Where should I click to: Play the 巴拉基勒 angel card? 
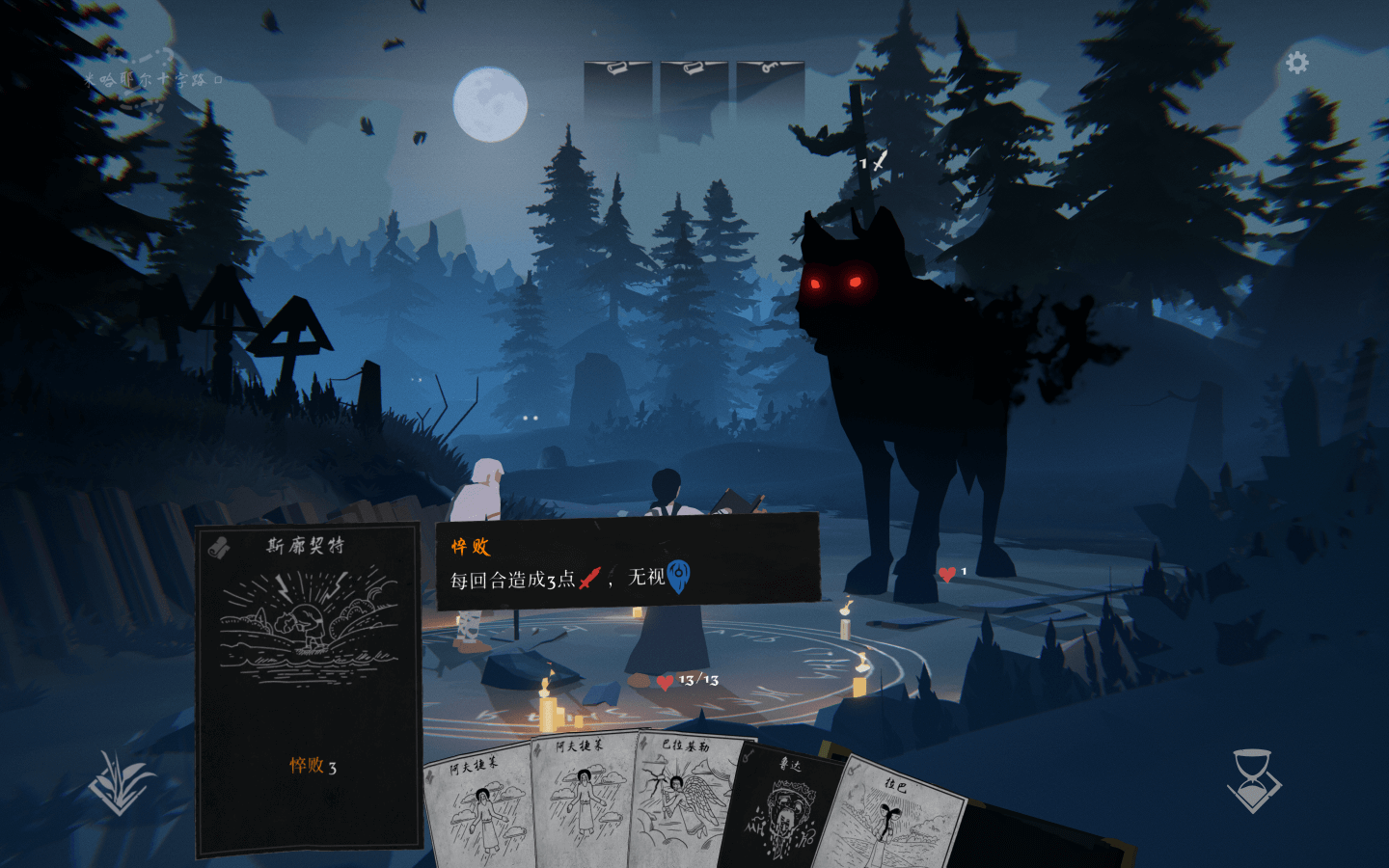[x=682, y=800]
